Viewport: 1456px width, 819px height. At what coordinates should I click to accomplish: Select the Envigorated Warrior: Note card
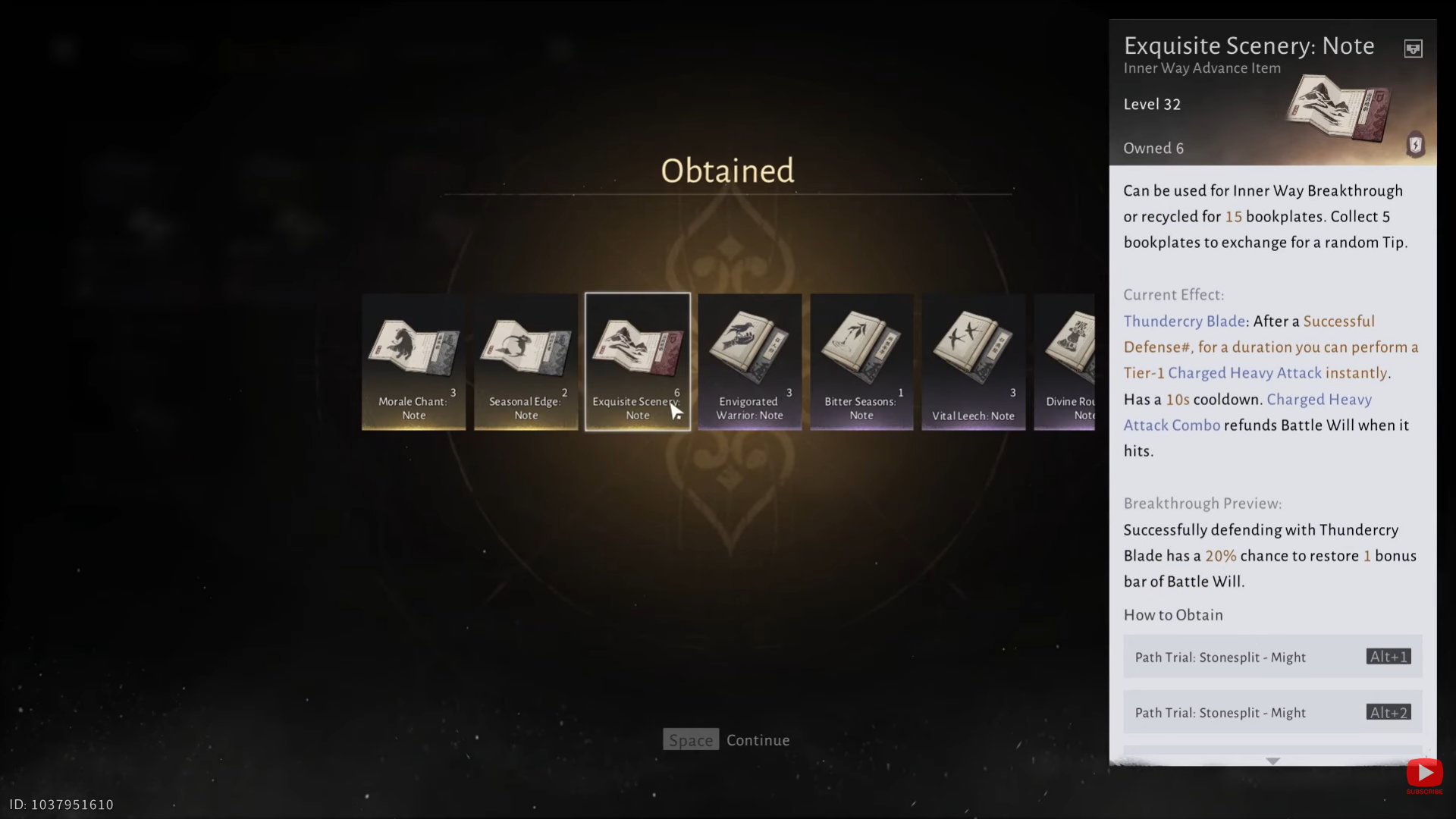[749, 362]
